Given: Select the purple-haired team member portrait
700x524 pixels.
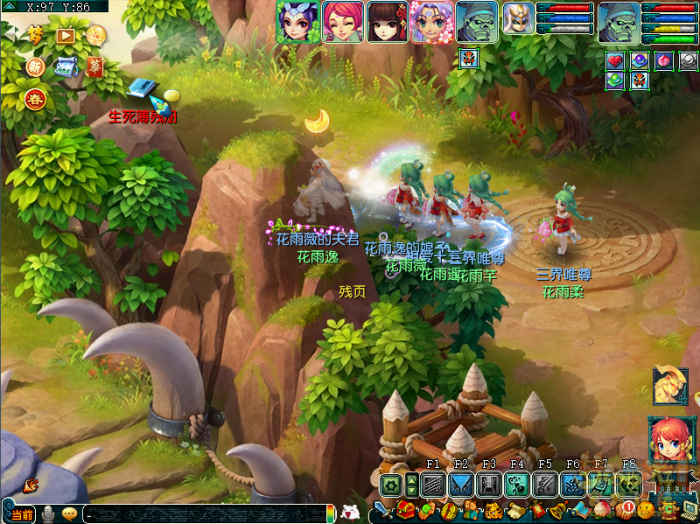Looking at the screenshot, I should (x=297, y=22).
